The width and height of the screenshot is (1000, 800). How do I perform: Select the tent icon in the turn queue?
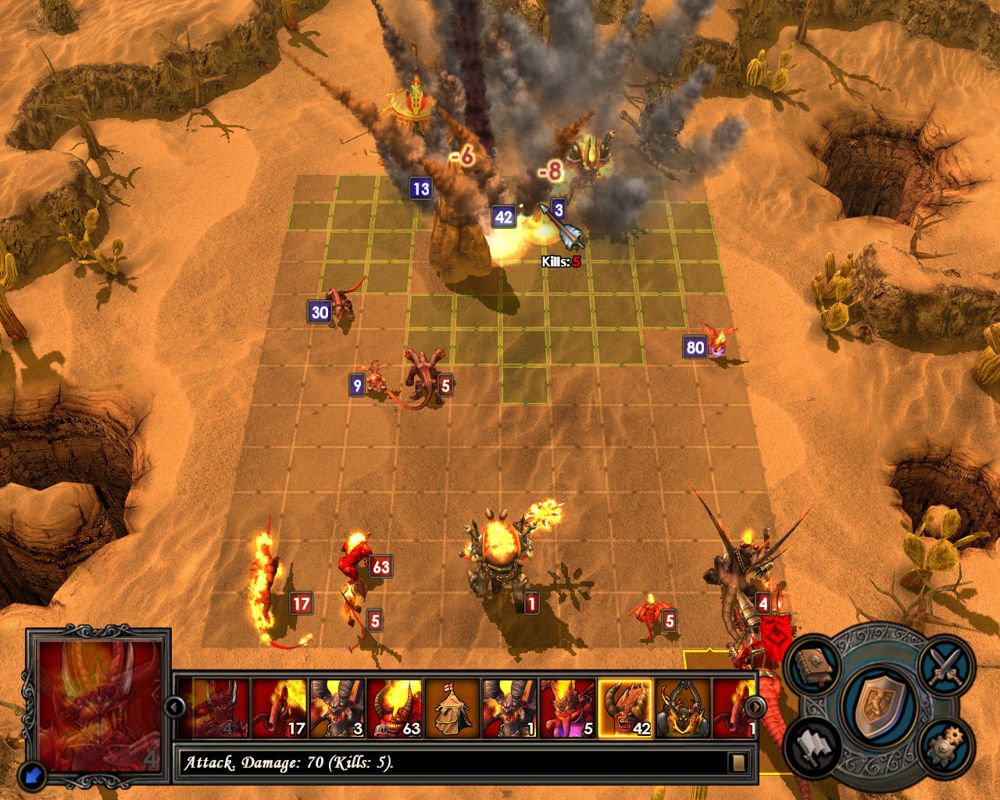coord(453,707)
